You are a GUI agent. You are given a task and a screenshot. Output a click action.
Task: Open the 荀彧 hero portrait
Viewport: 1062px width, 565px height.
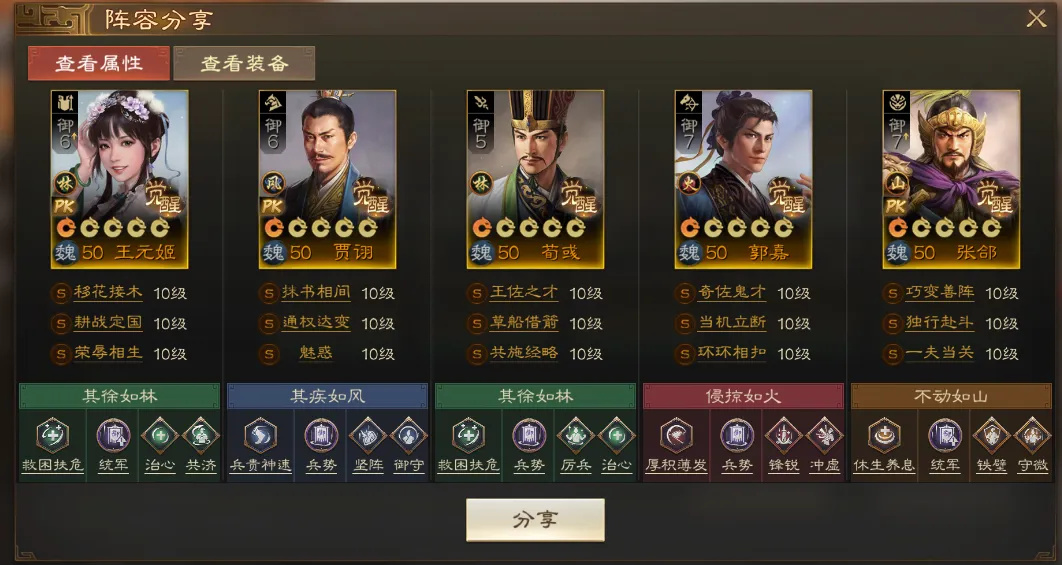[535, 178]
